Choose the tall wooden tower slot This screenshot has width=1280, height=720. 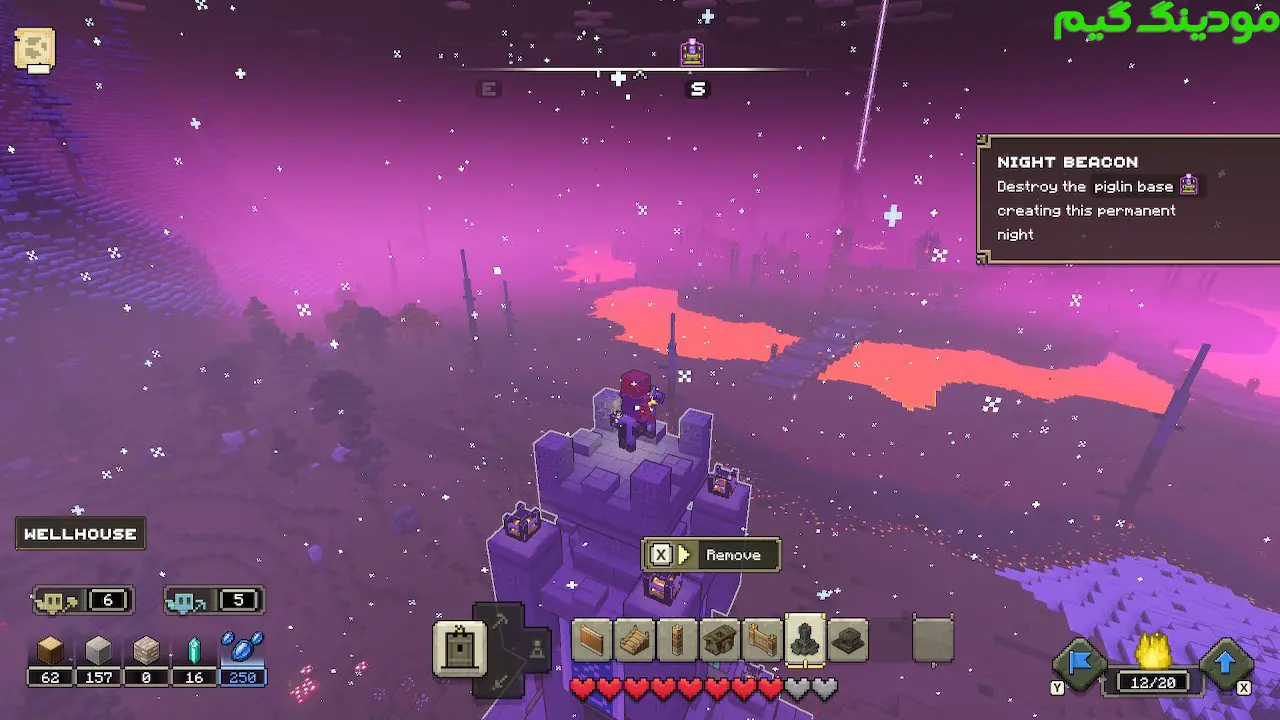click(677, 640)
